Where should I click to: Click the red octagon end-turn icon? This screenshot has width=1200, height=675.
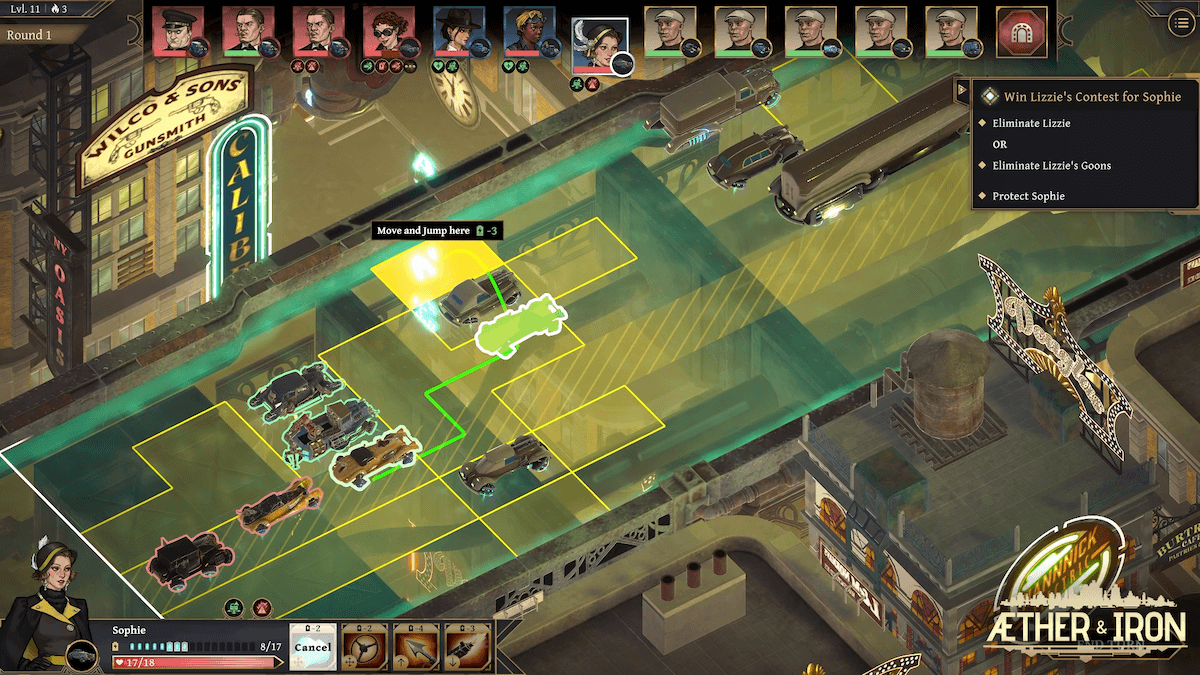tap(1022, 32)
